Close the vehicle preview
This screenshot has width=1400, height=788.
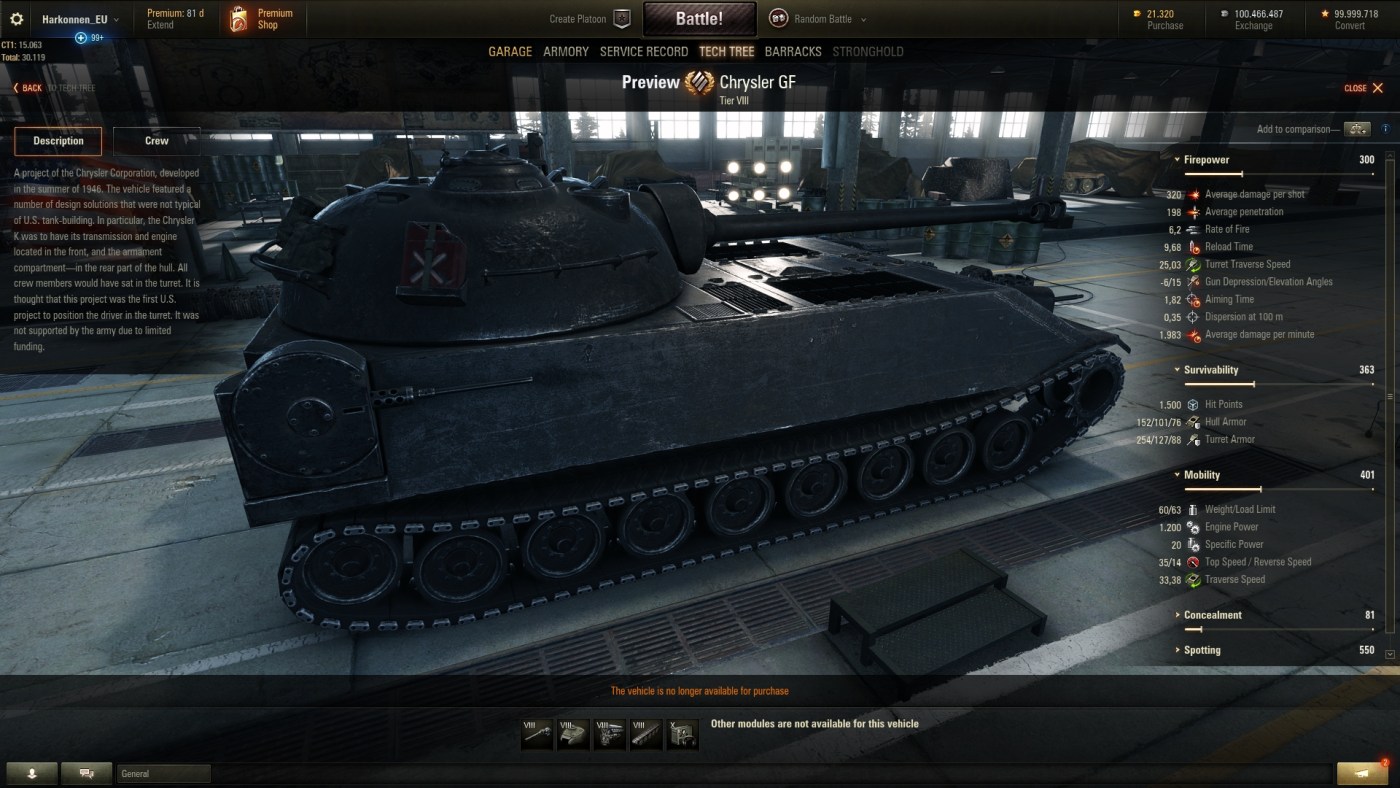[1364, 88]
